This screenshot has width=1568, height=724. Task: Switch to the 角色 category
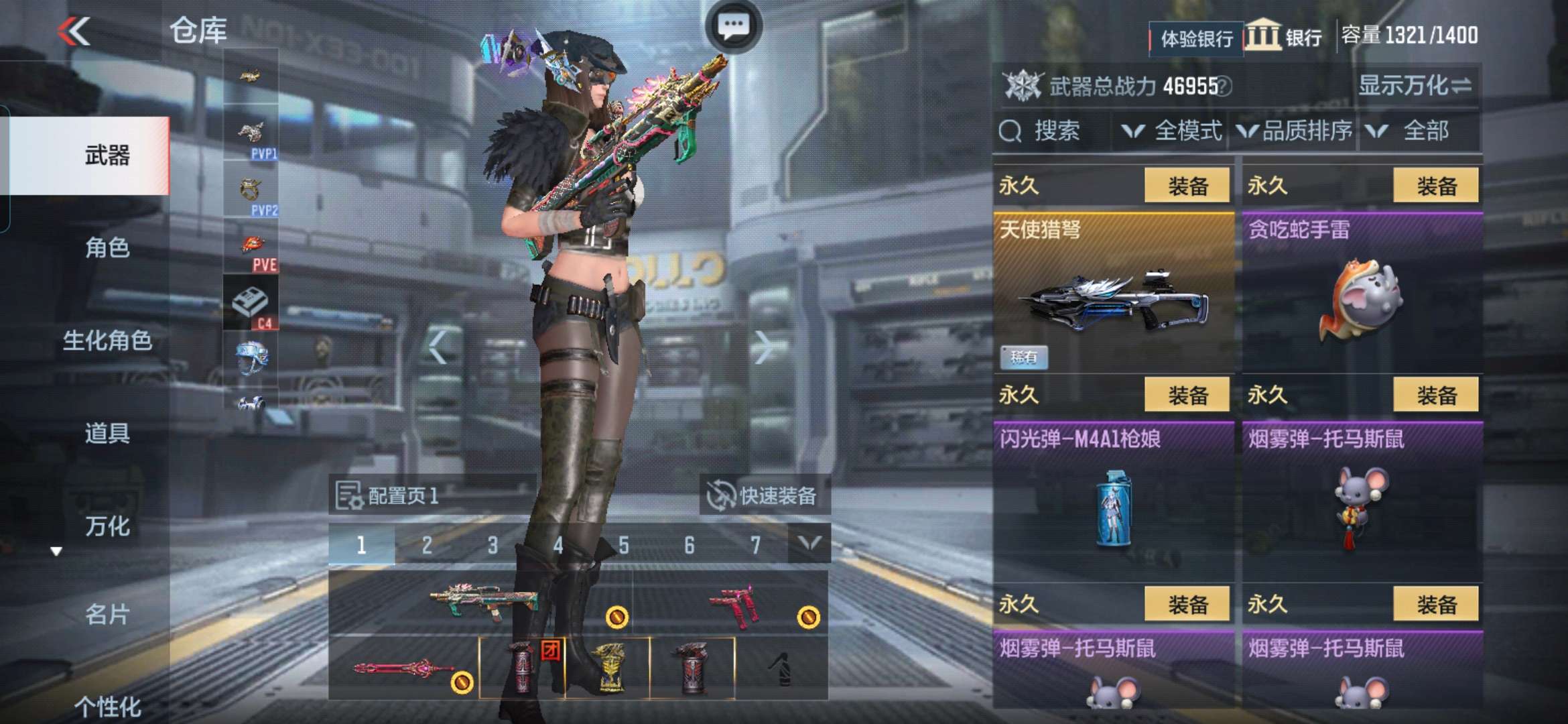click(x=107, y=248)
